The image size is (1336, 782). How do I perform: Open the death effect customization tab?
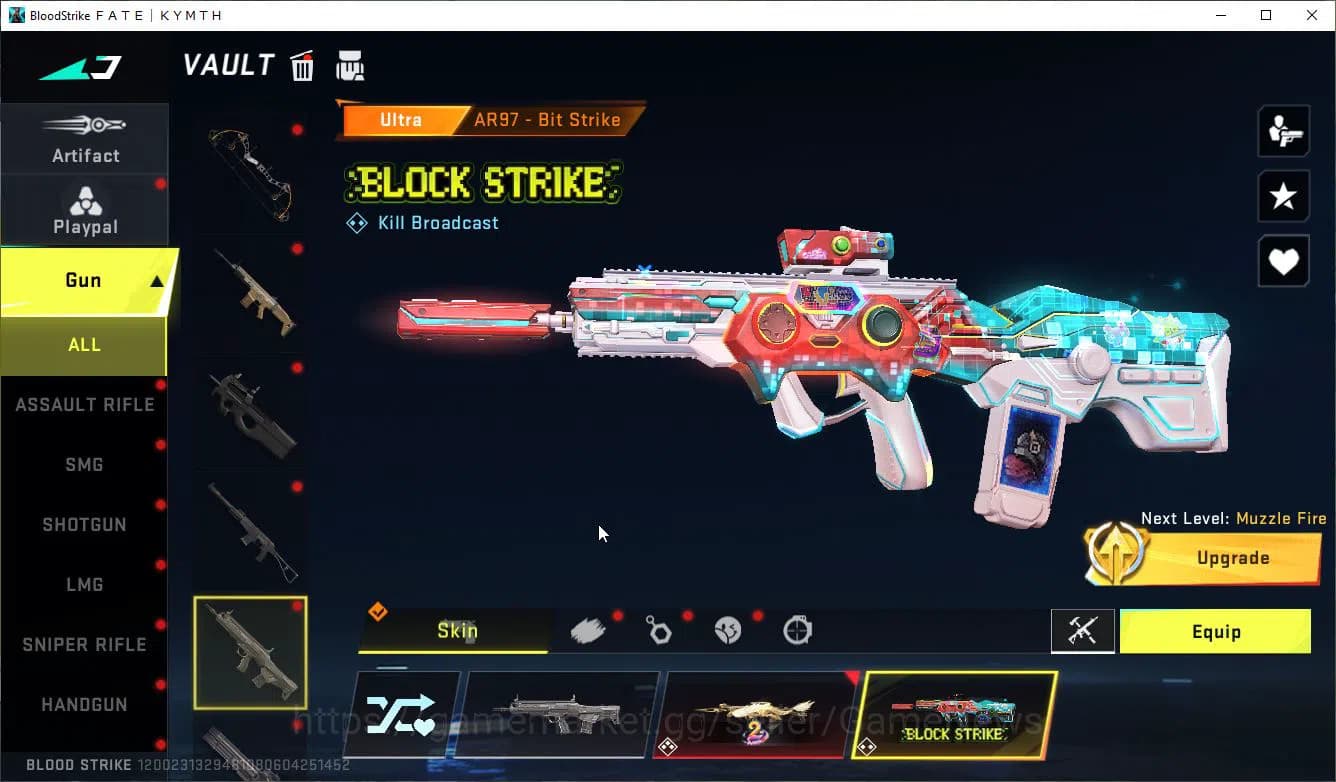728,629
